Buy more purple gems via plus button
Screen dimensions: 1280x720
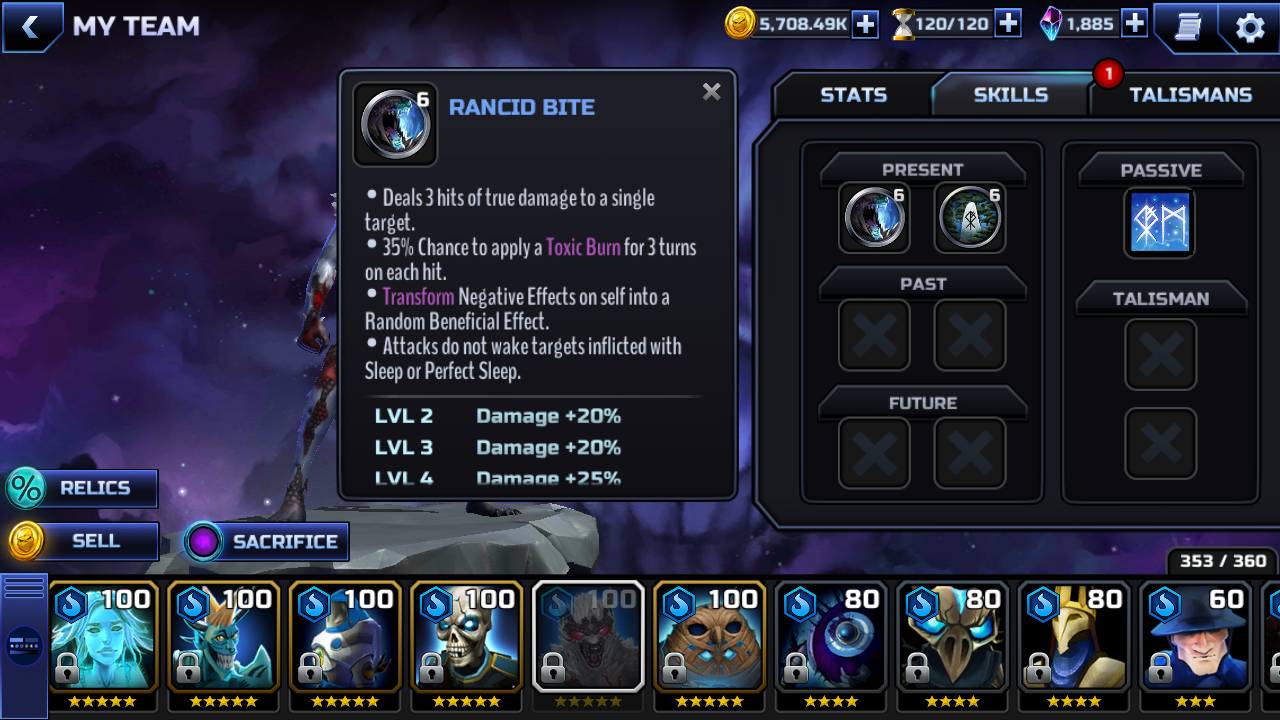[x=1134, y=24]
